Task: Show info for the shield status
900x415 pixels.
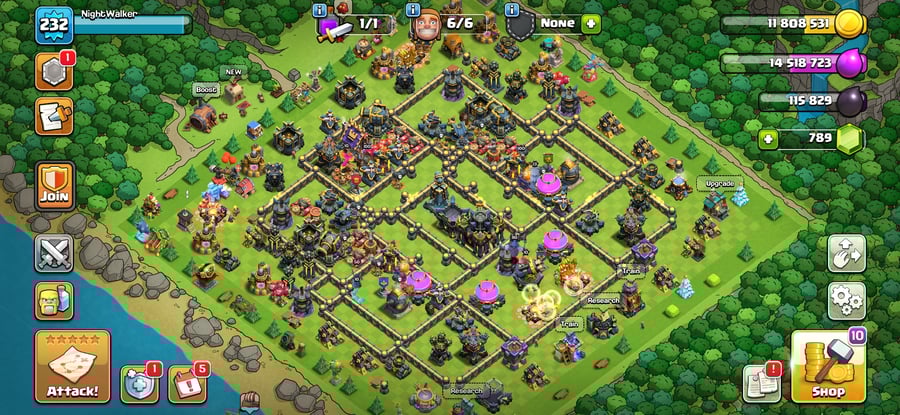Action: (x=513, y=9)
